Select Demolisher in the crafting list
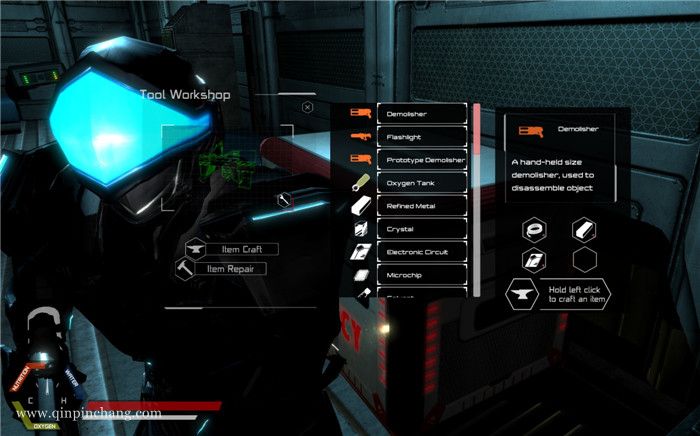The height and width of the screenshot is (436, 700). click(x=422, y=113)
